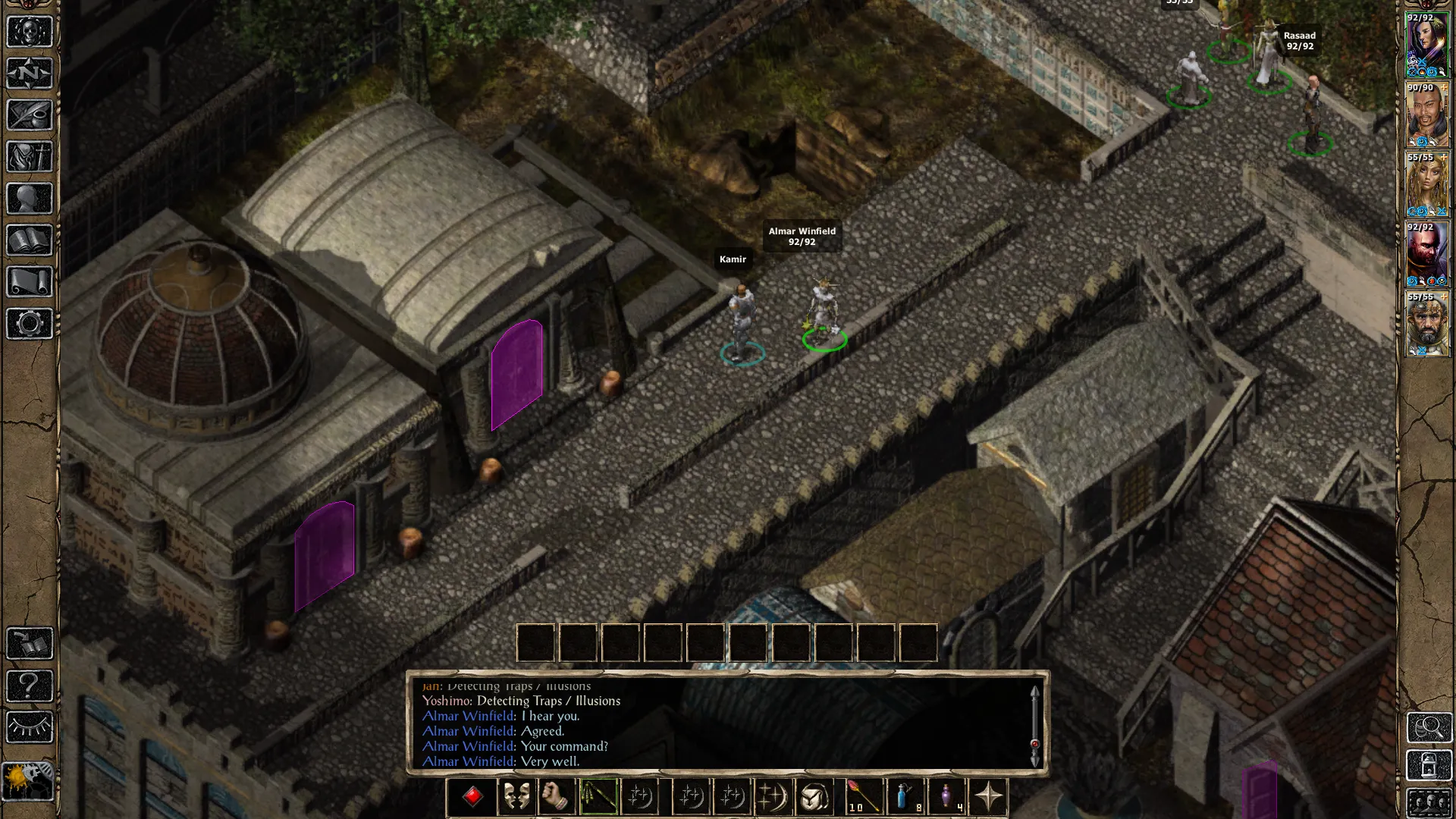
Task: Open game options with the gear icon
Action: tap(30, 324)
